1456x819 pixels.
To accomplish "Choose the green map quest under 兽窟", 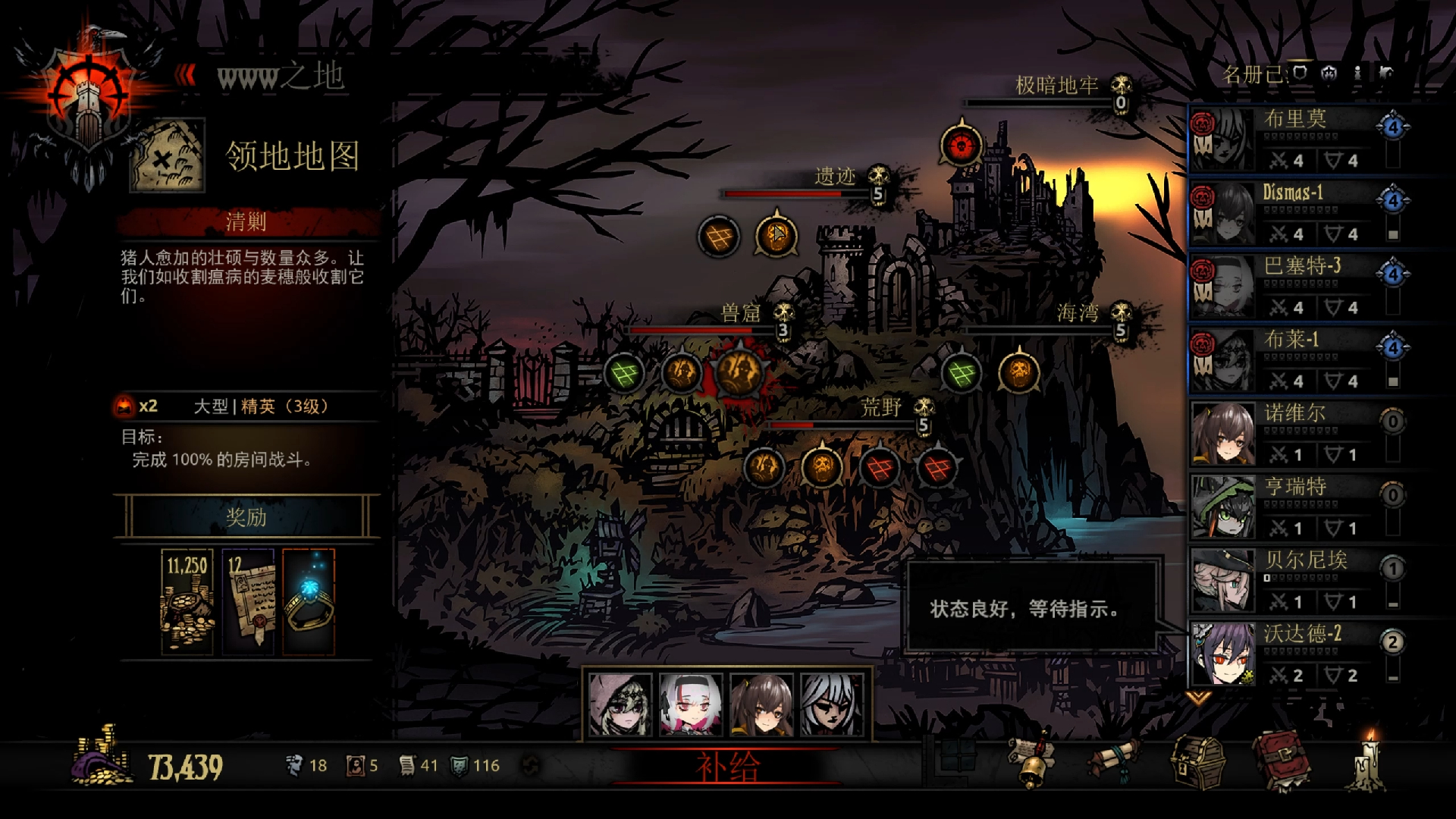I will [624, 373].
